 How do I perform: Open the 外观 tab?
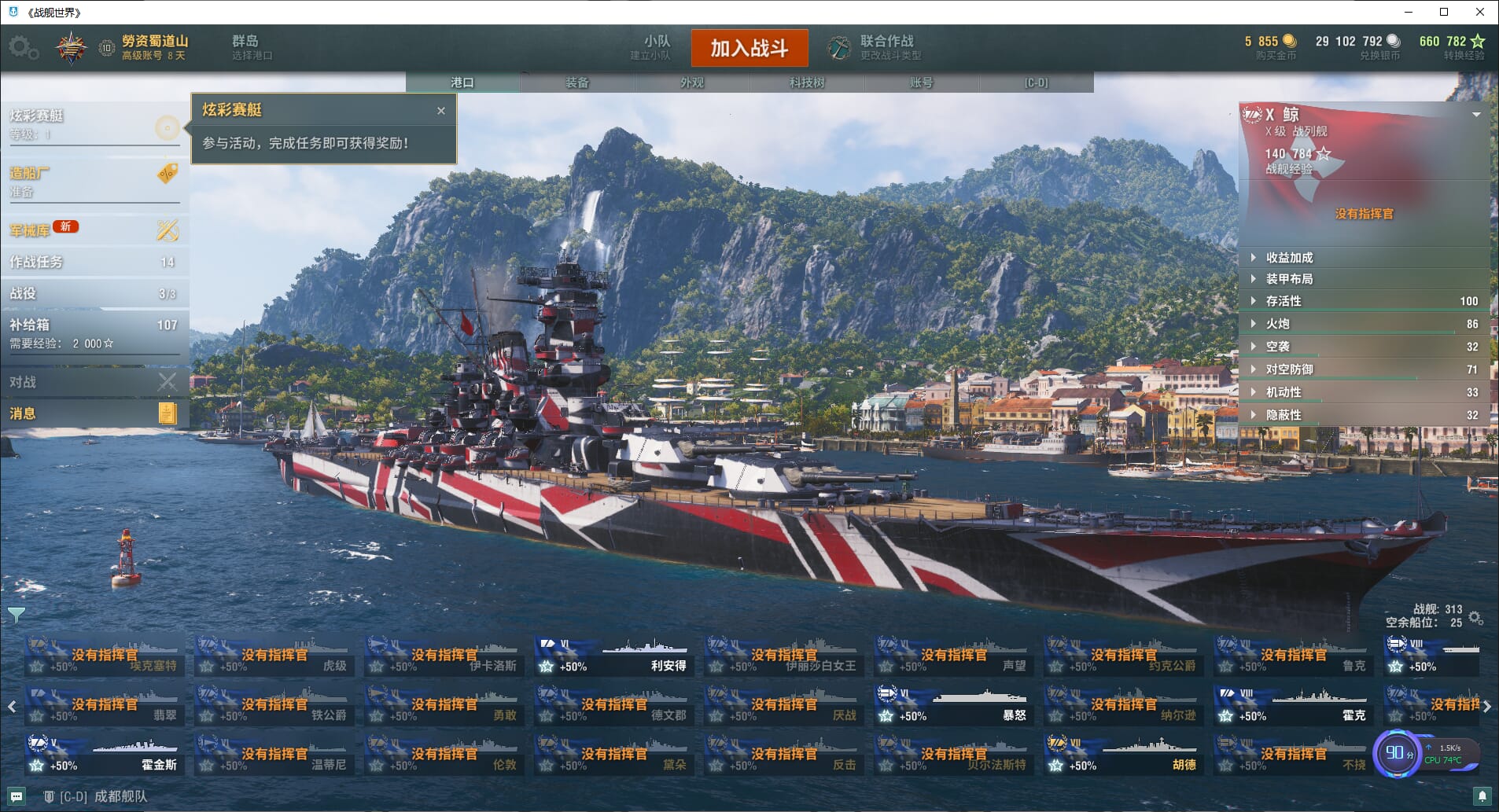click(x=691, y=83)
